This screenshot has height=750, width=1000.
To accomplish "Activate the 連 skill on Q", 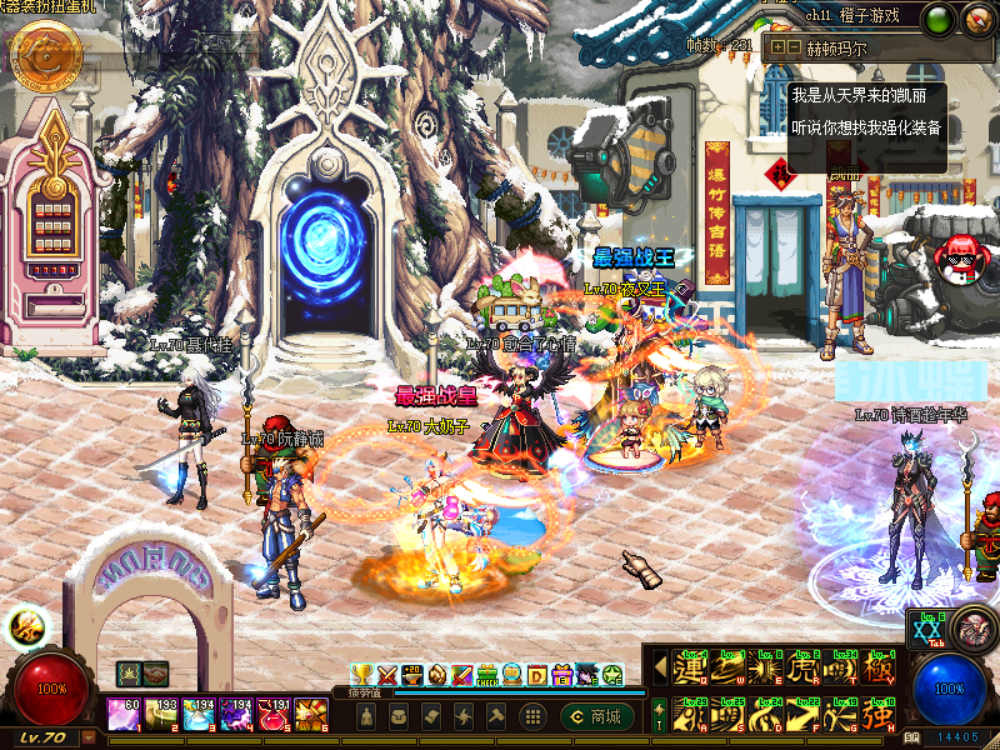I will click(x=689, y=668).
